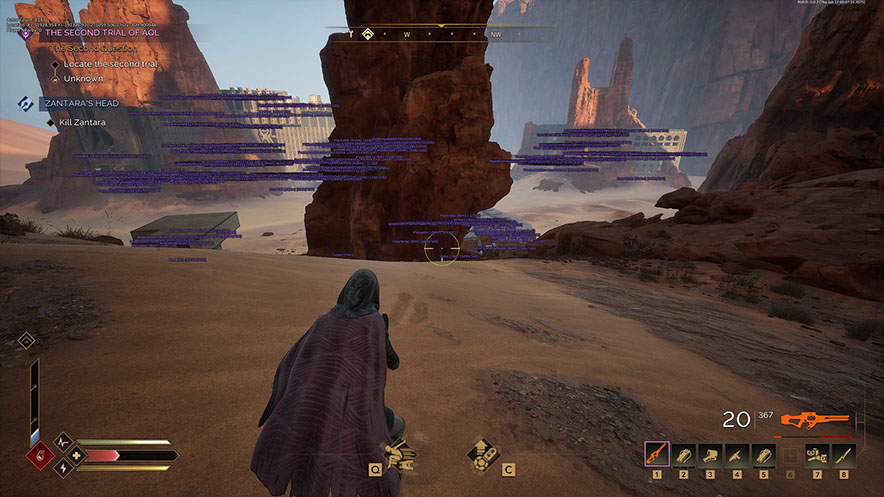Select the Zantara's Head quest entry
The image size is (884, 497).
pyautogui.click(x=81, y=103)
